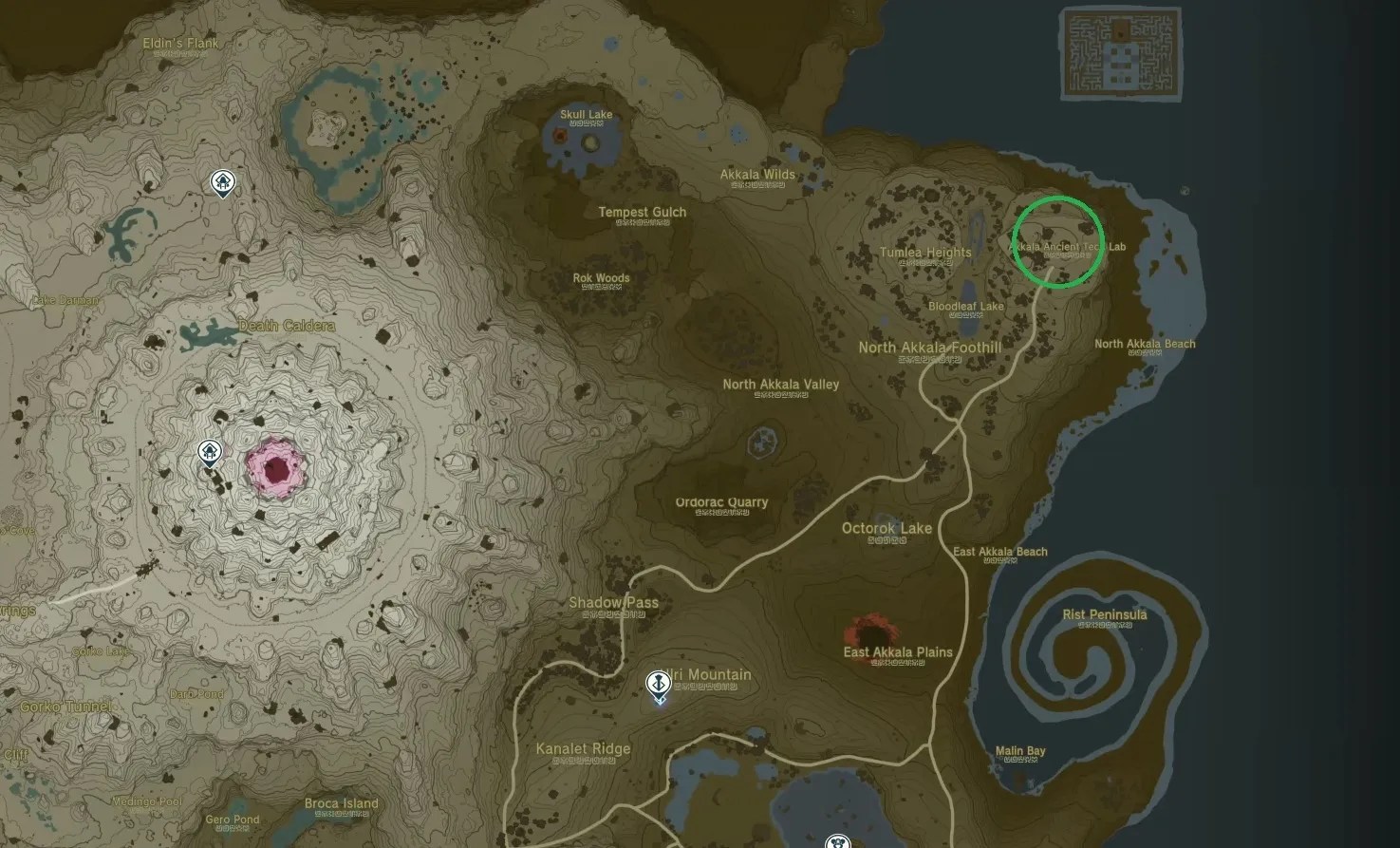1400x848 pixels.
Task: Select the Tempest Gulch label
Action: pyautogui.click(x=642, y=211)
